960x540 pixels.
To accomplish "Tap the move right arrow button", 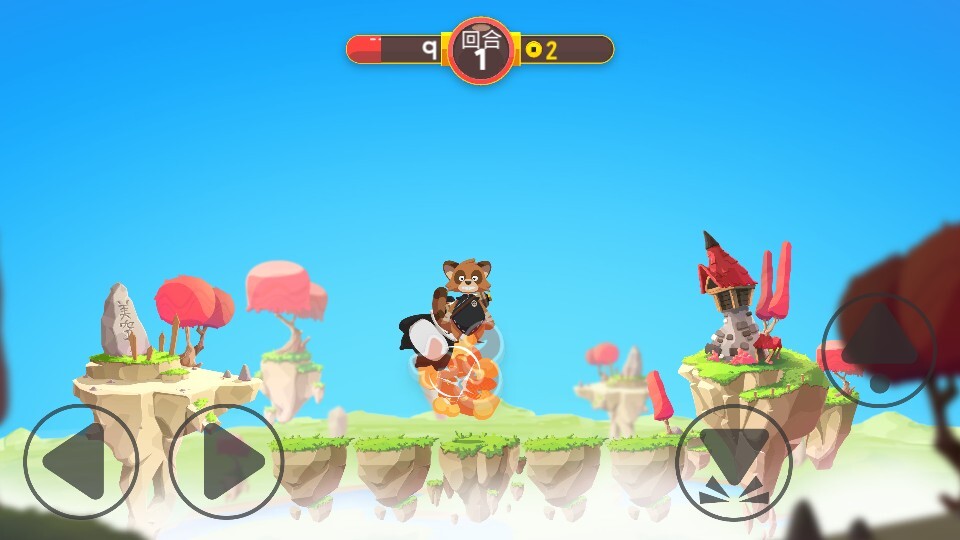I will [227, 461].
